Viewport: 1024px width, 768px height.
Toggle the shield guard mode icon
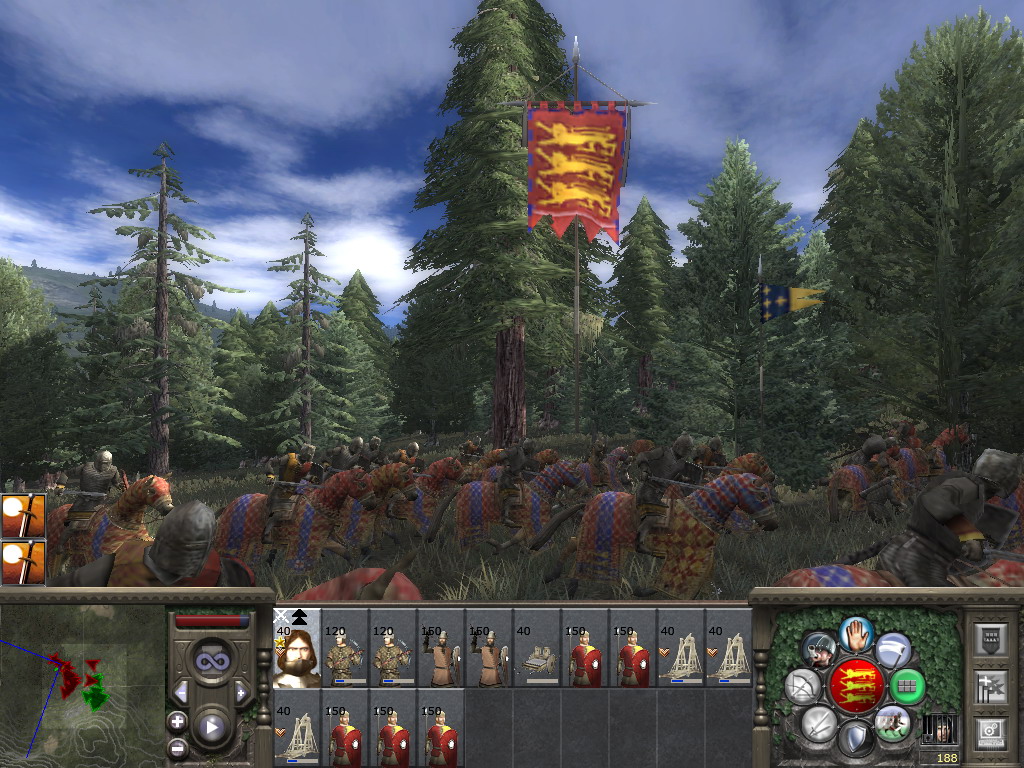[855, 739]
